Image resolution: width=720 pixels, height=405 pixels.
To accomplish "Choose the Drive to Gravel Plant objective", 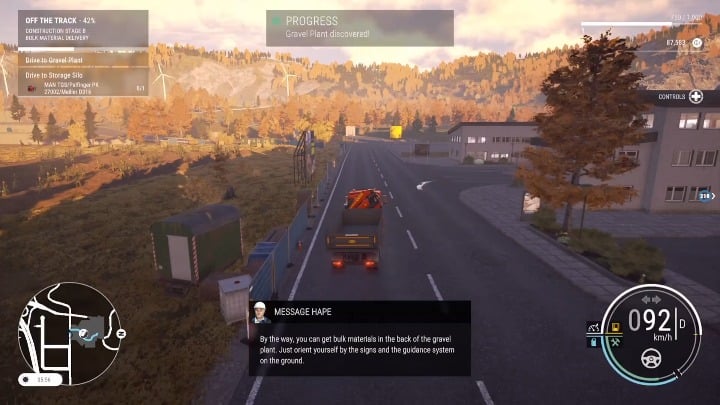I will [x=82, y=61].
